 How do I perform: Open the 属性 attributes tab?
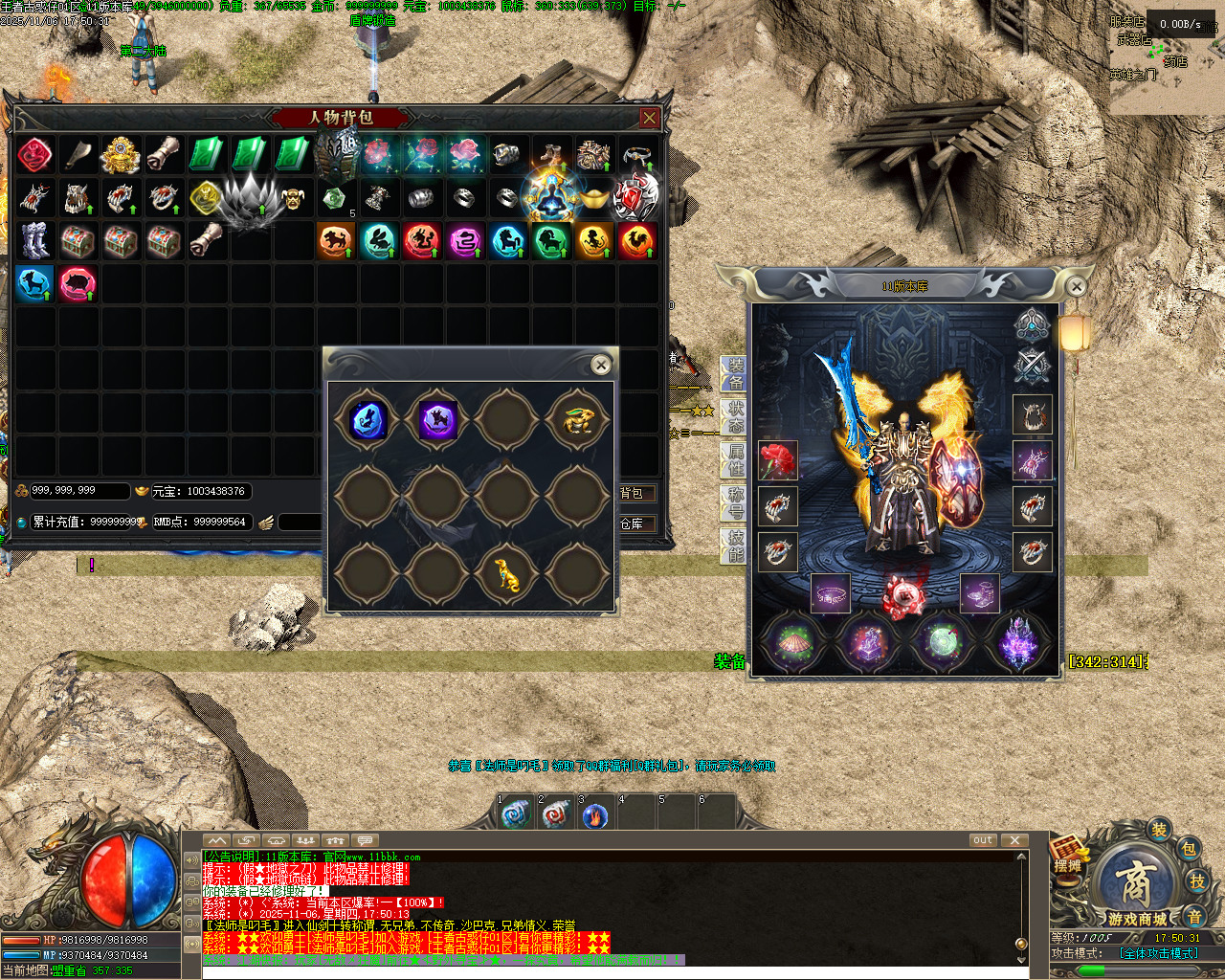coord(734,460)
